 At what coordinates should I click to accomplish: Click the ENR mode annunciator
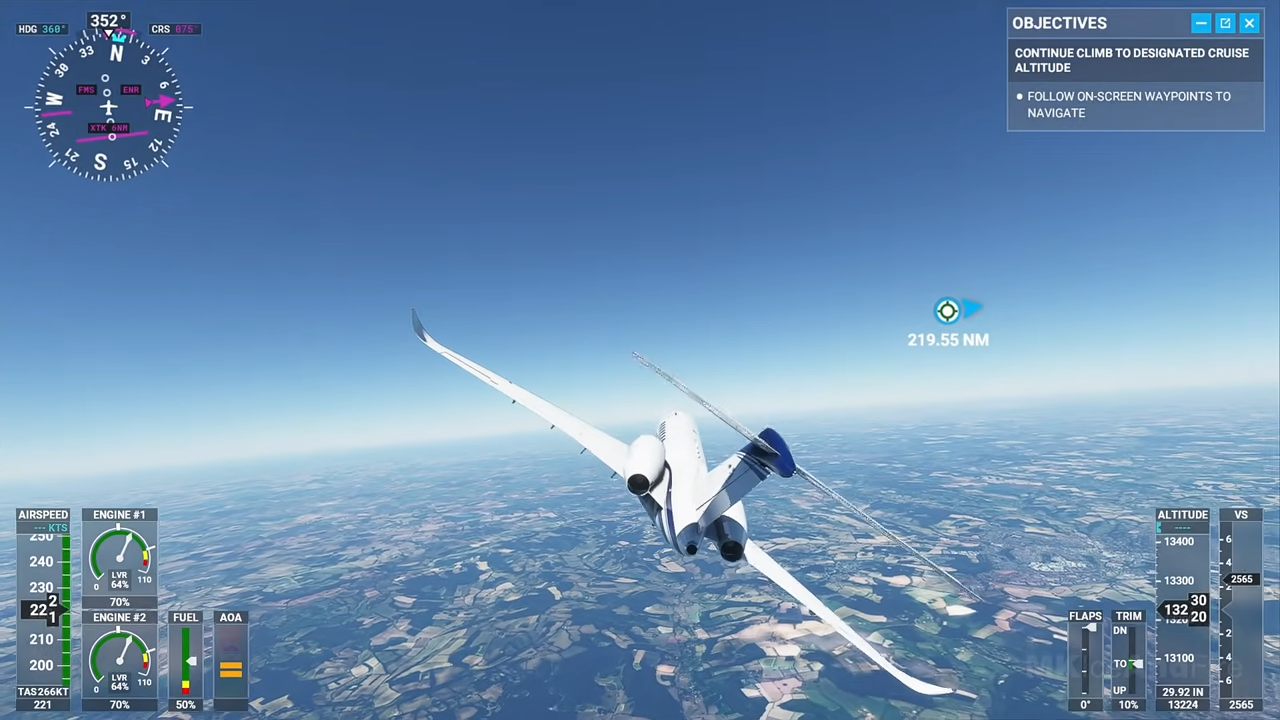pos(130,89)
